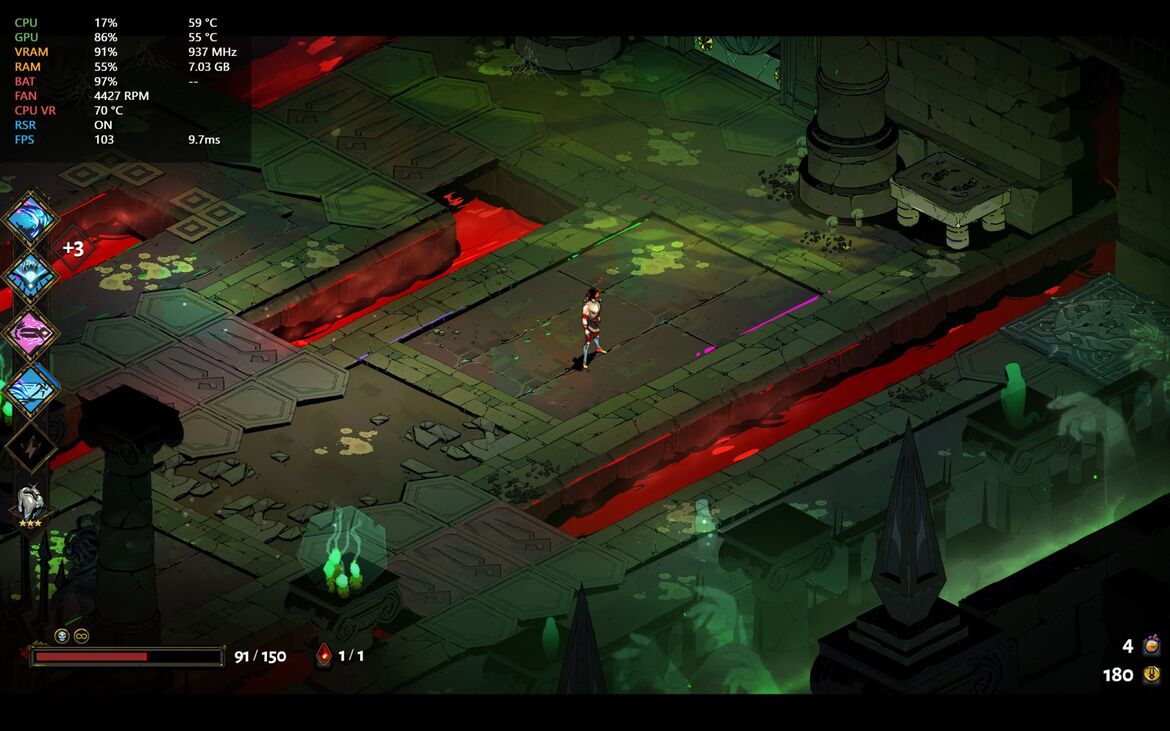Click the blue fountain special boon icon
Image resolution: width=1170 pixels, height=731 pixels.
pyautogui.click(x=30, y=275)
